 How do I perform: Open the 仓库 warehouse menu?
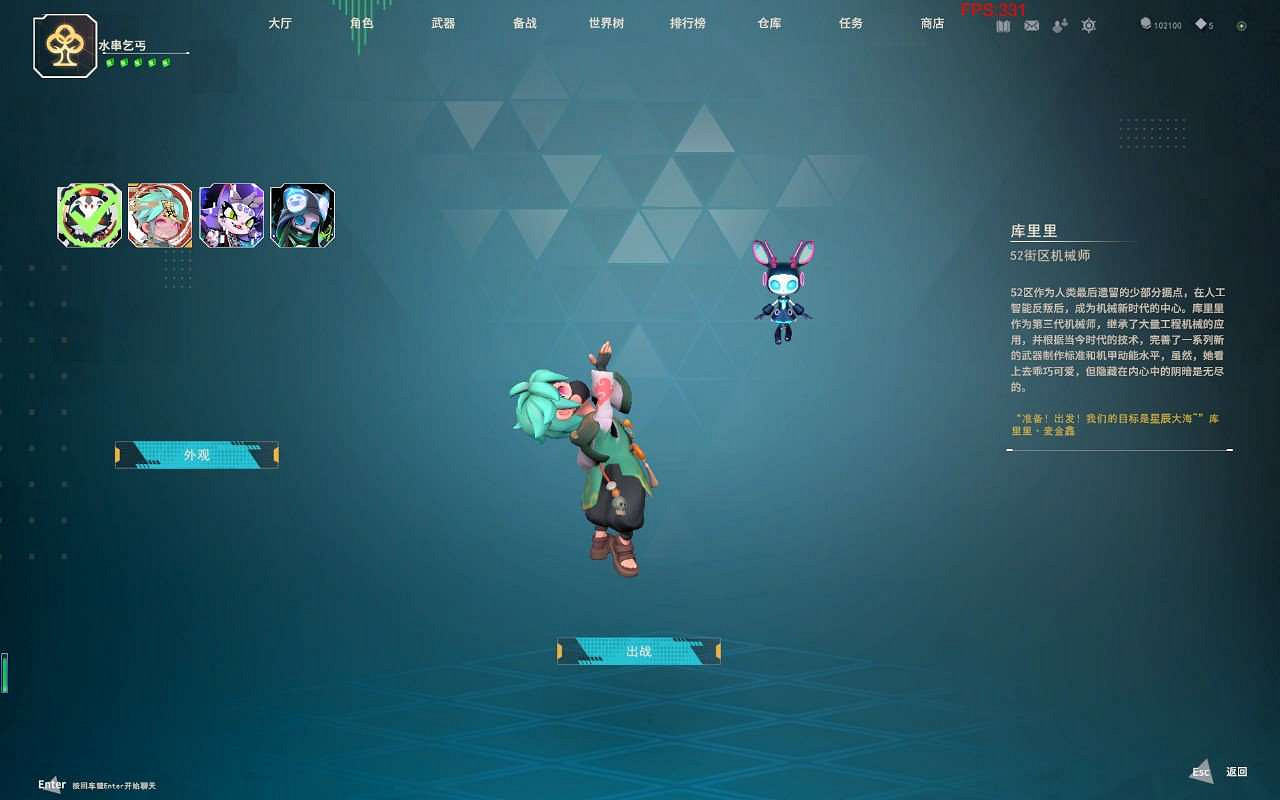click(768, 24)
